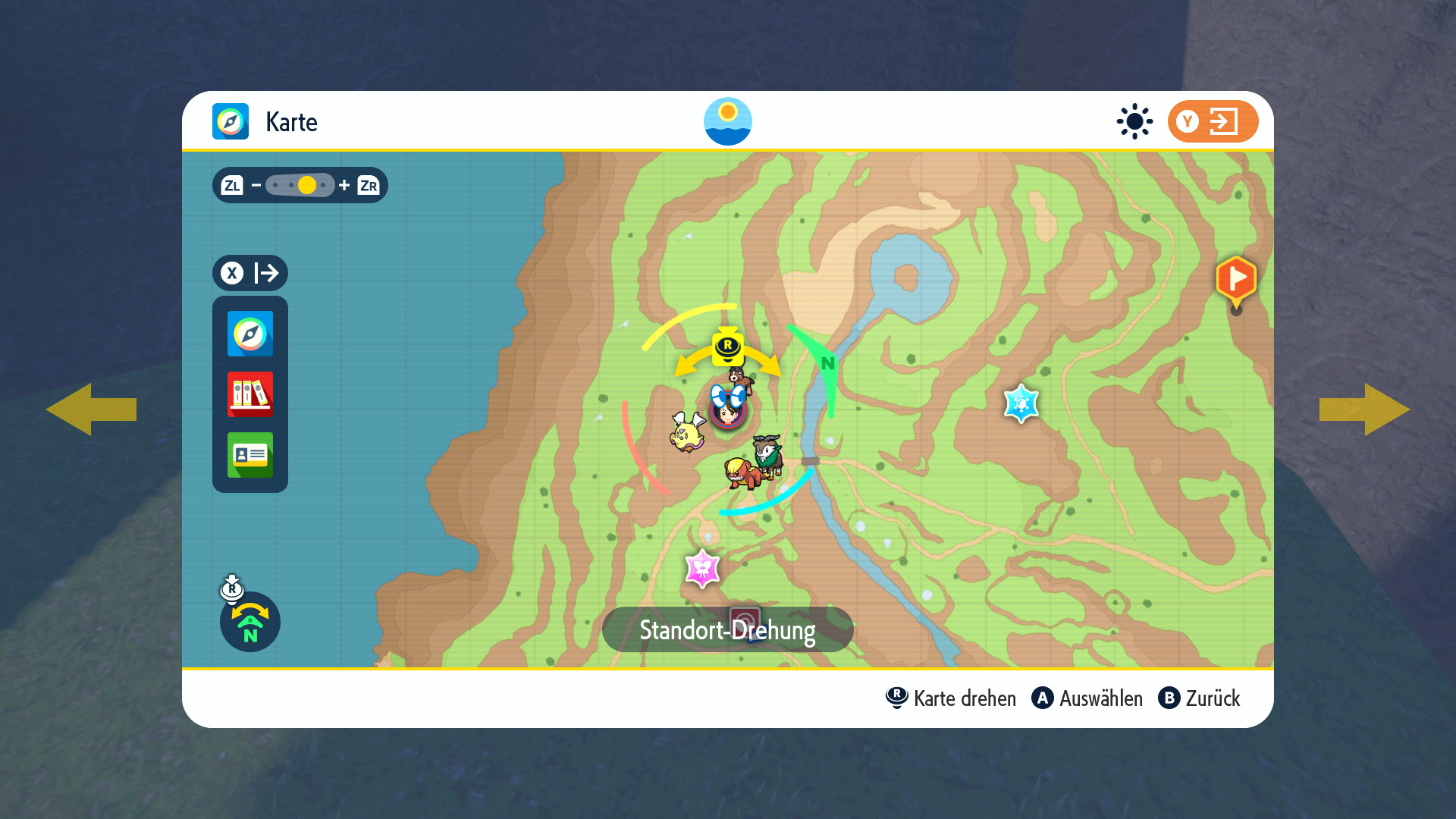Select the orange-maned Pokémon map icon
Screen dimensions: 1456x819
pos(743,473)
